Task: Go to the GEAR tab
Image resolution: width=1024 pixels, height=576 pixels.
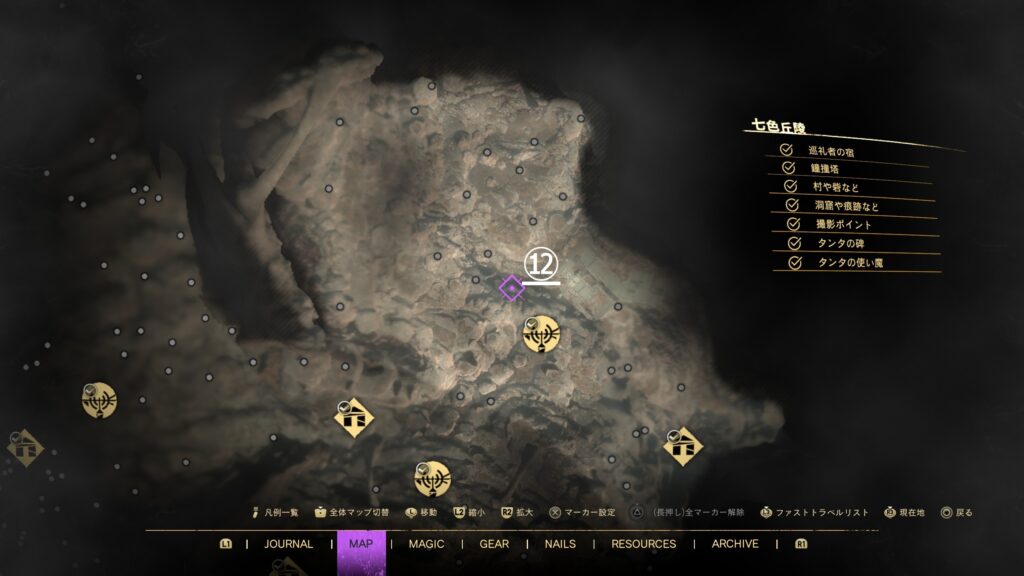Action: [x=494, y=544]
